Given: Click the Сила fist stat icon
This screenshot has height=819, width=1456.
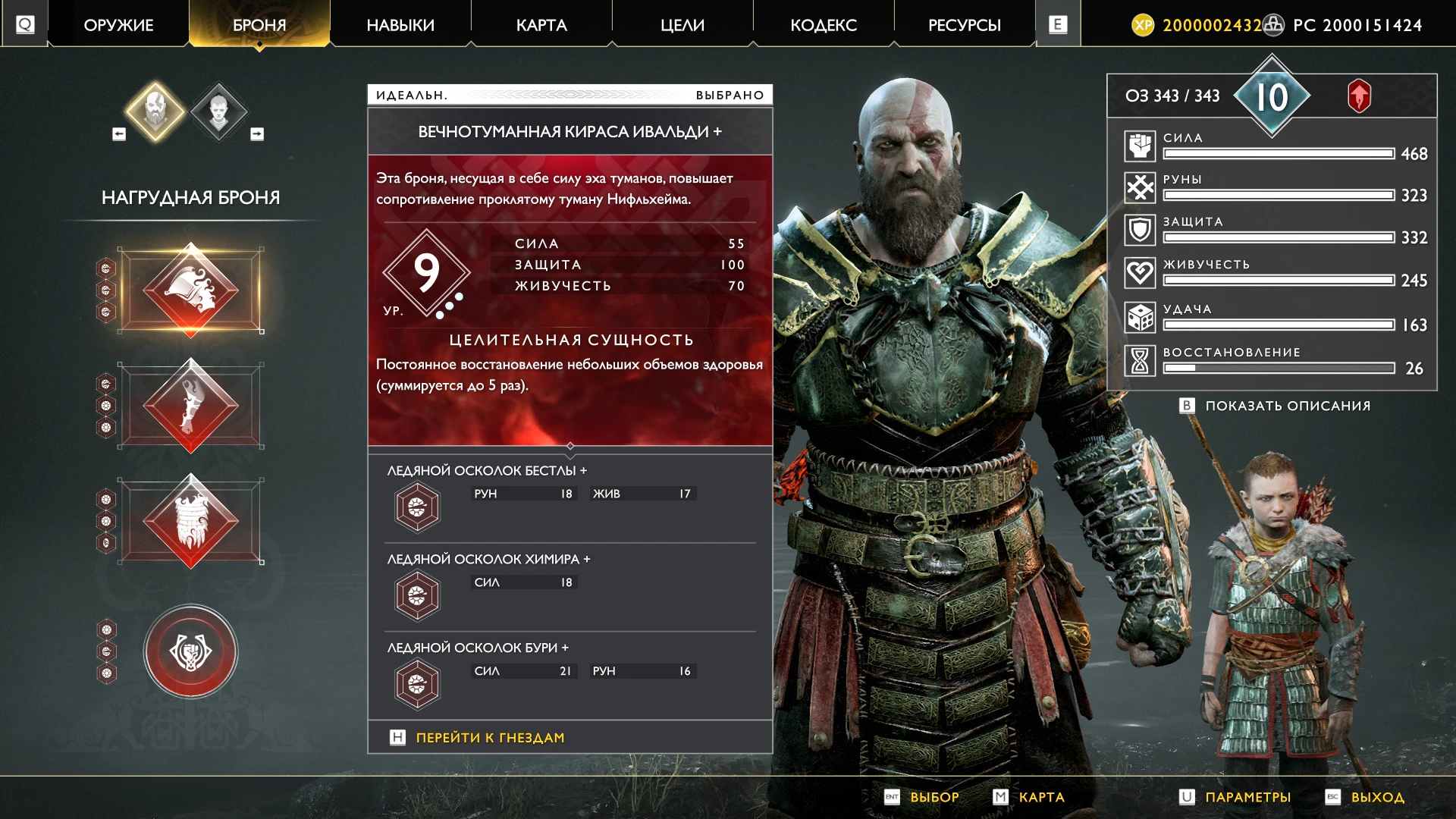Looking at the screenshot, I should [x=1140, y=145].
